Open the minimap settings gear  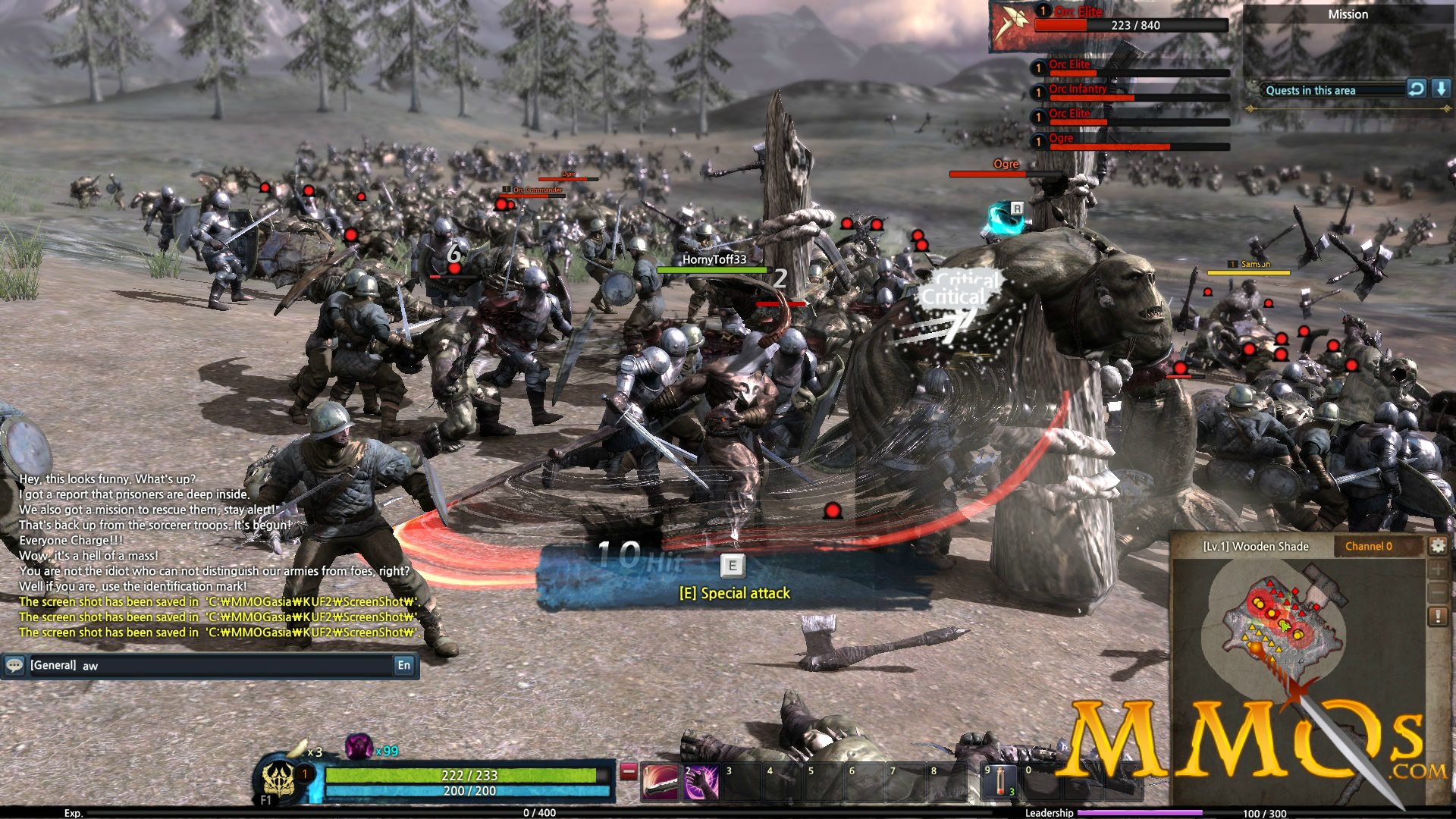pos(1438,544)
